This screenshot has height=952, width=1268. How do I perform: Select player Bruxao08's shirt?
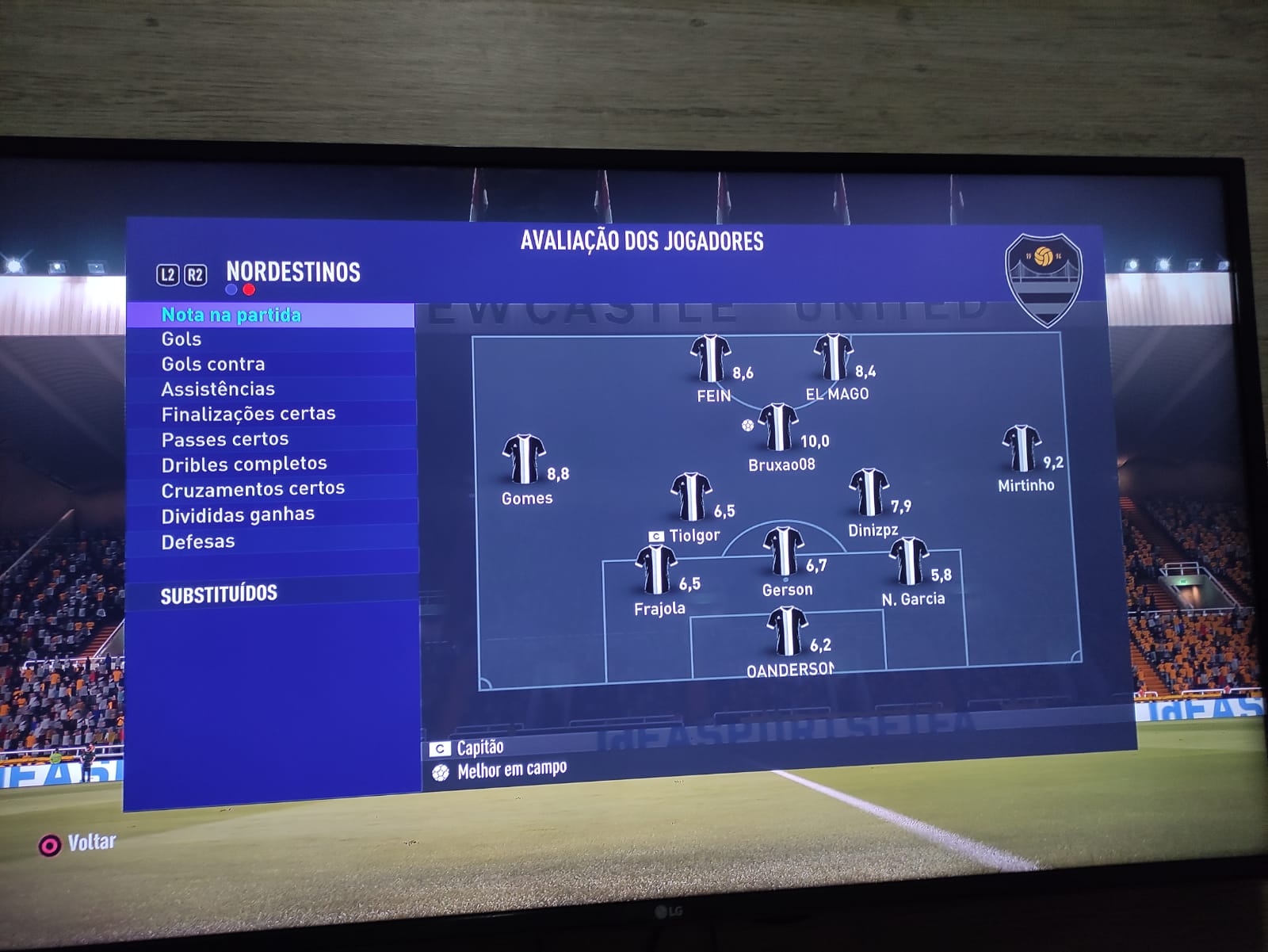pos(778,427)
